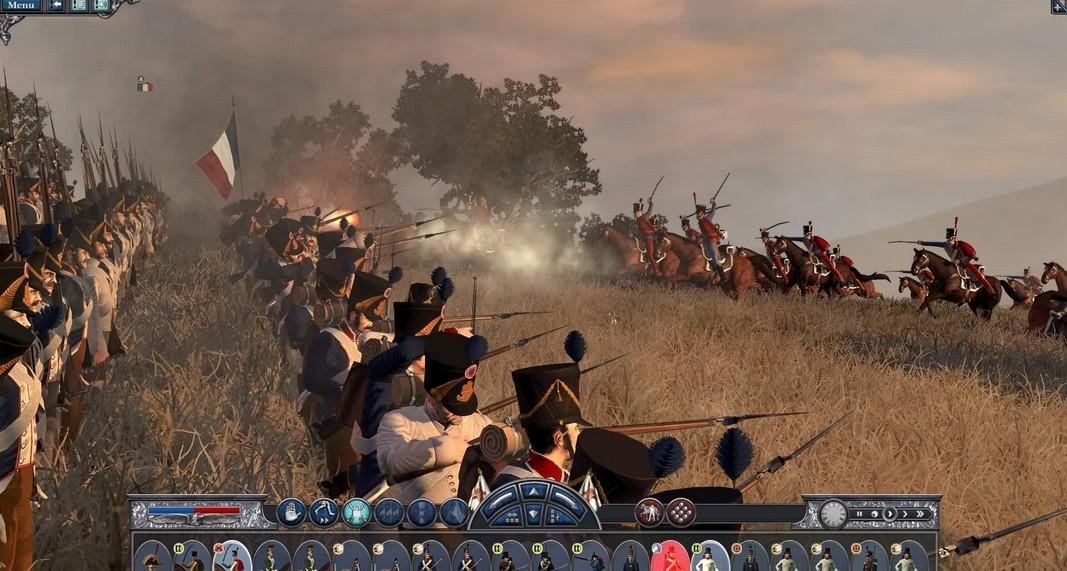The width and height of the screenshot is (1067, 571).
Task: Open the Menu button
Action: tap(20, 6)
